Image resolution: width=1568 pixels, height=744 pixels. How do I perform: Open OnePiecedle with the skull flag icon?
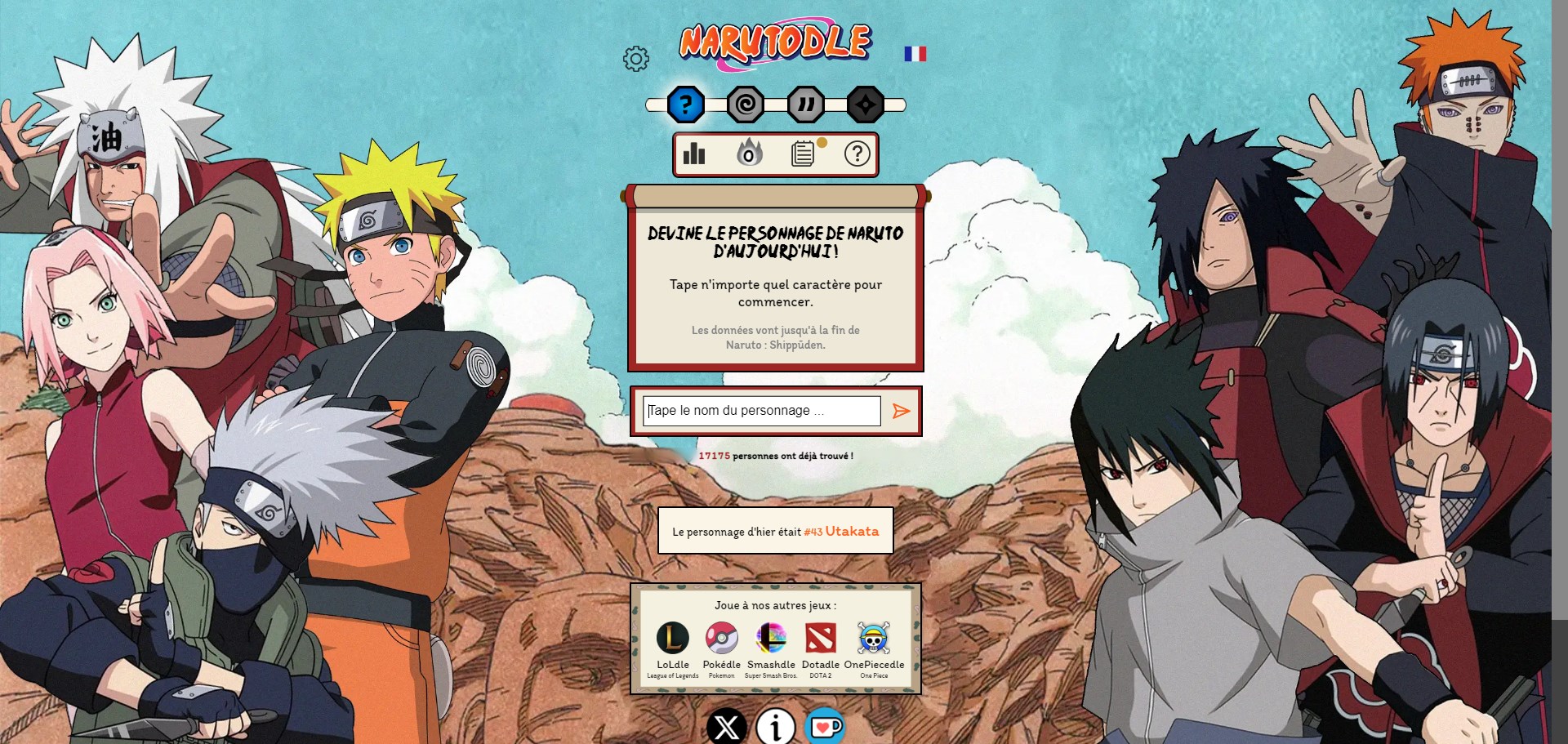tap(872, 639)
